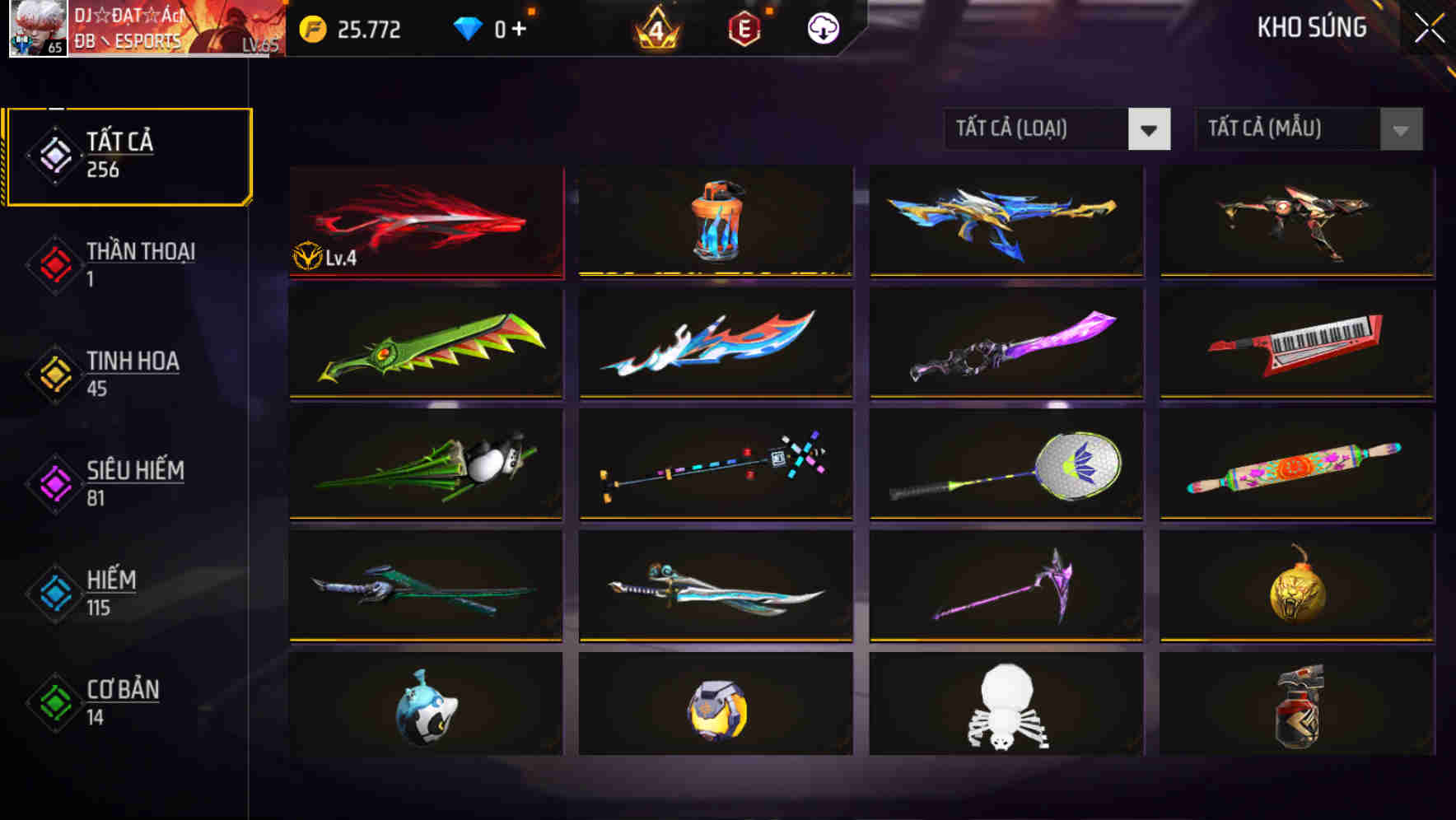The width and height of the screenshot is (1456, 820).
Task: Open the gold coins balance icon
Action: [311, 29]
